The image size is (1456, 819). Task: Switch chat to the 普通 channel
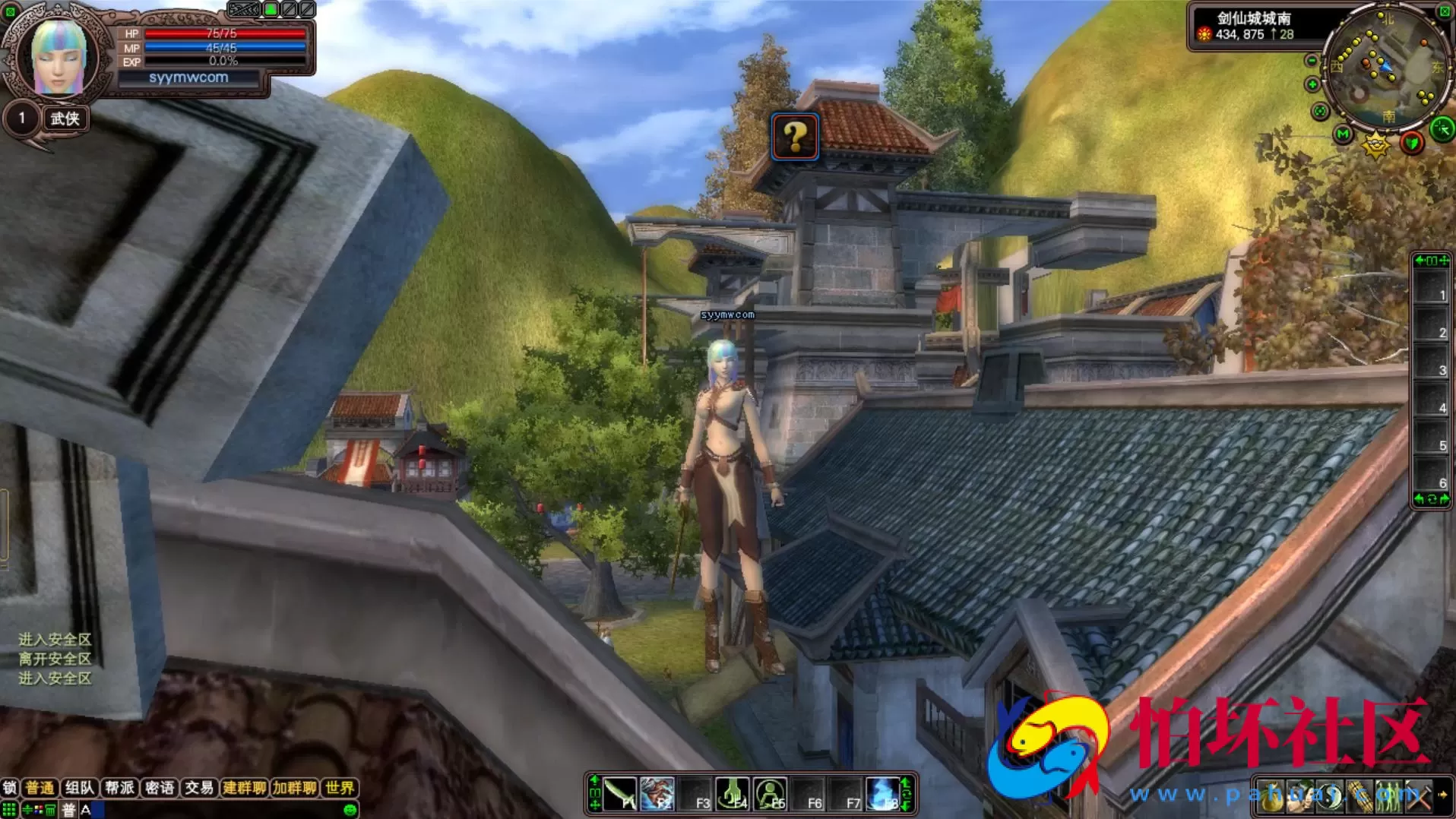click(40, 788)
